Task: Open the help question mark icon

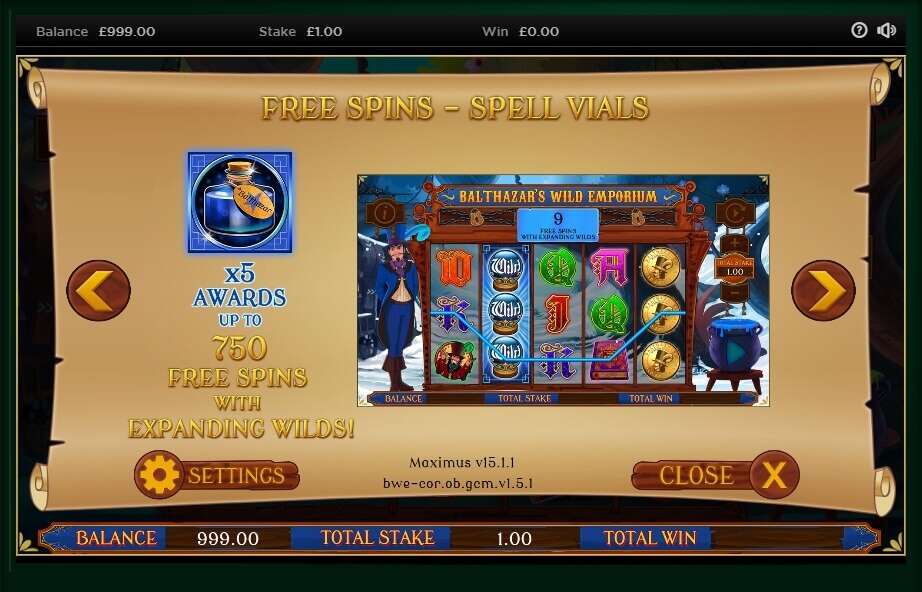Action: pos(859,31)
